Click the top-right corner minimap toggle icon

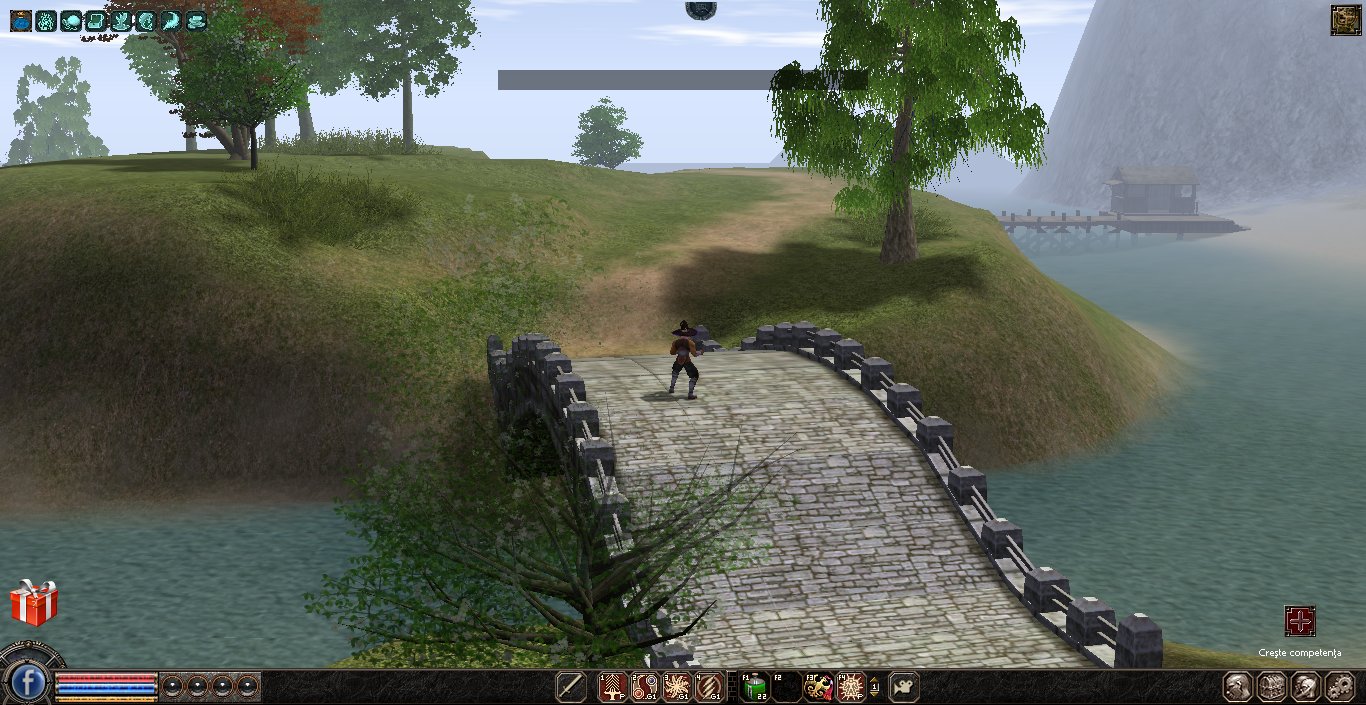tap(1345, 20)
